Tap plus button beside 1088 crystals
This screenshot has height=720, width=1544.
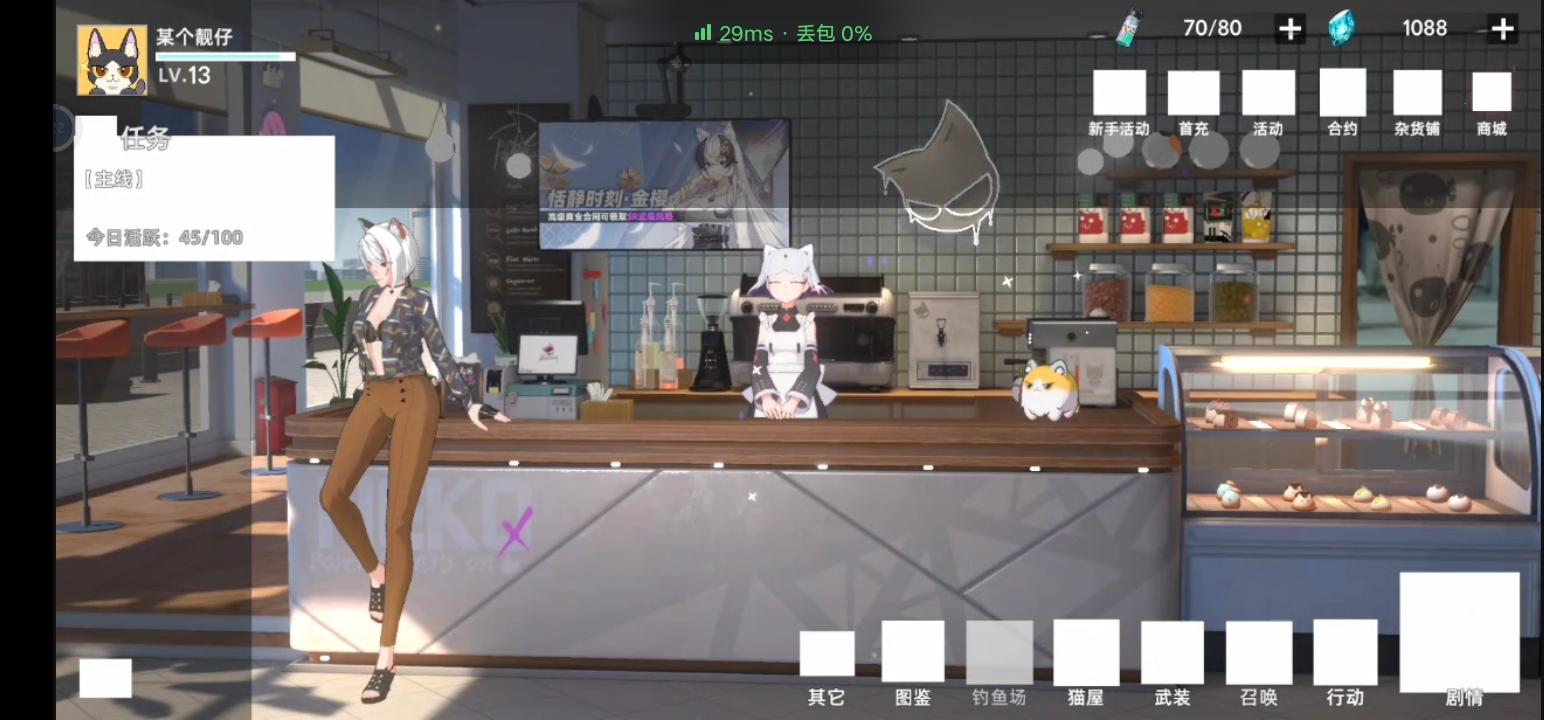(x=1502, y=28)
